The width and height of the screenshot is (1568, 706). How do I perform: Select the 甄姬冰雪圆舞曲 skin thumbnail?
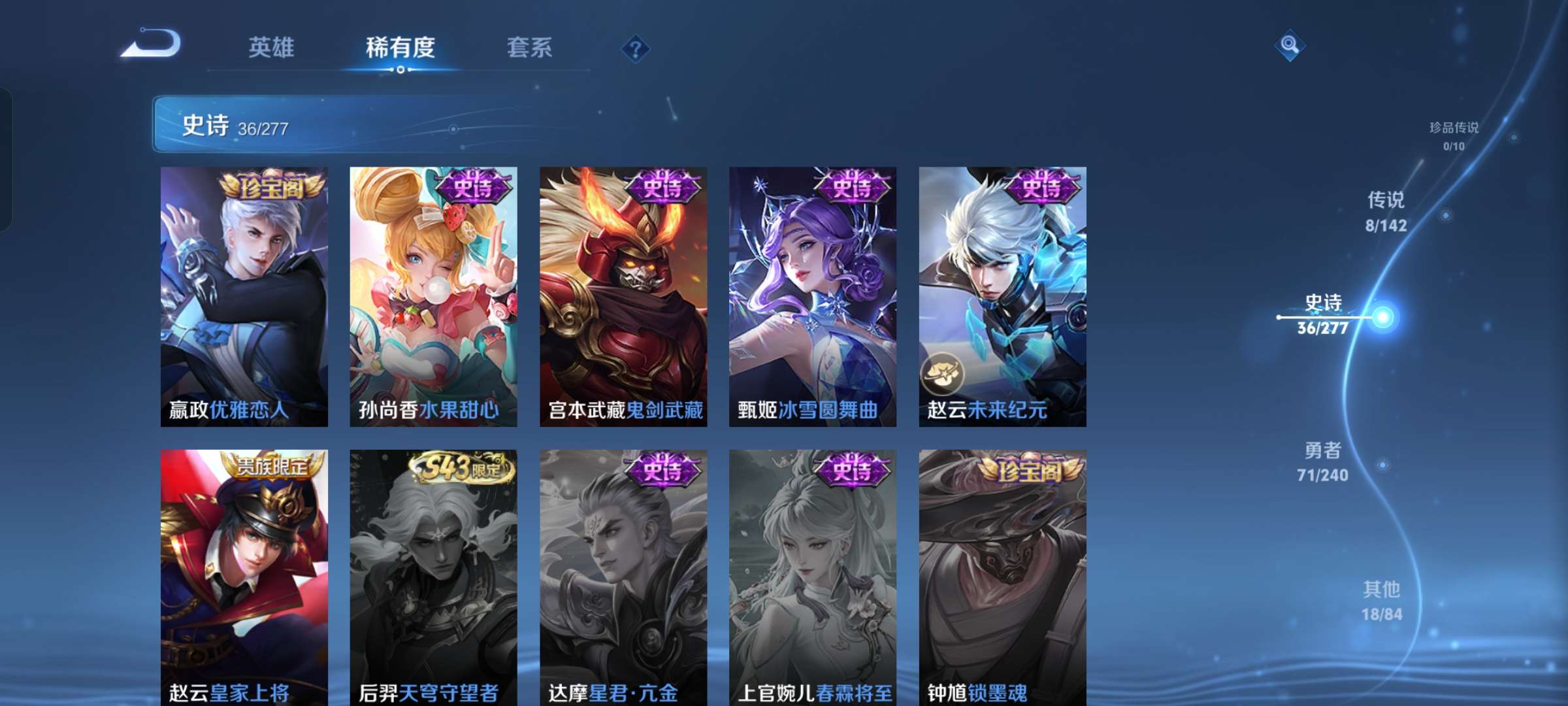813,294
